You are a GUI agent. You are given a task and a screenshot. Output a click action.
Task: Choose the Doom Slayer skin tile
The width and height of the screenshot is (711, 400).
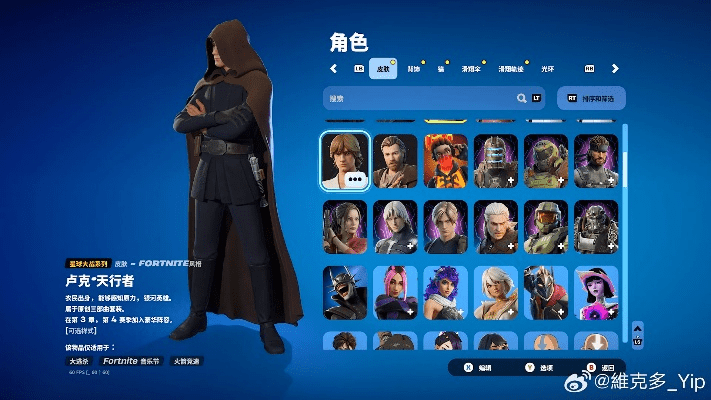pos(545,160)
